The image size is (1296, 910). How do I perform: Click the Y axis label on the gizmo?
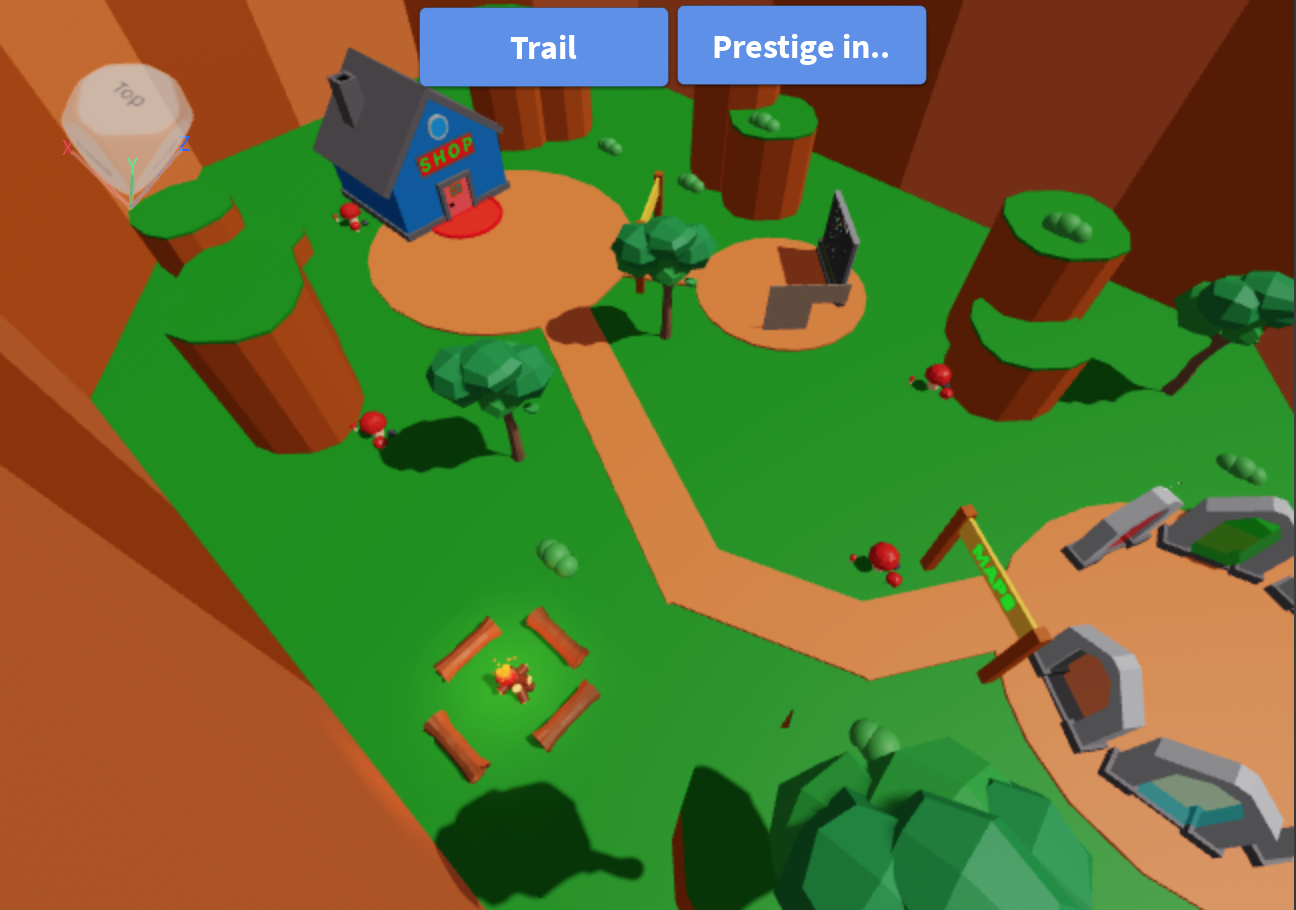point(132,165)
